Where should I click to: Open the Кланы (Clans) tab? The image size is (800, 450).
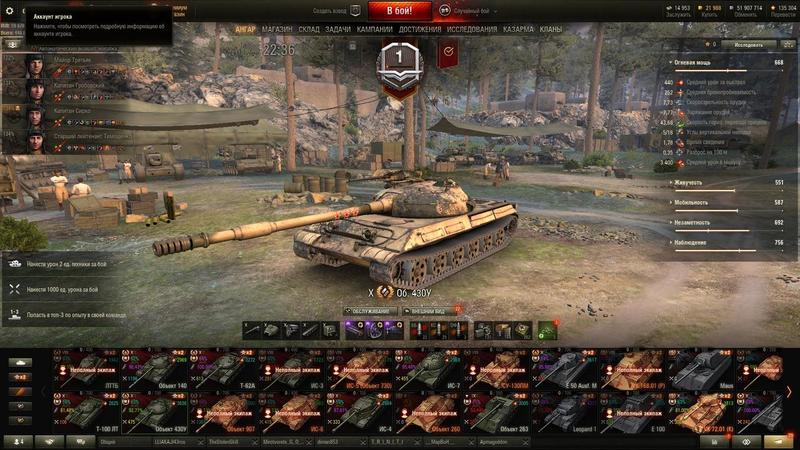coord(550,30)
